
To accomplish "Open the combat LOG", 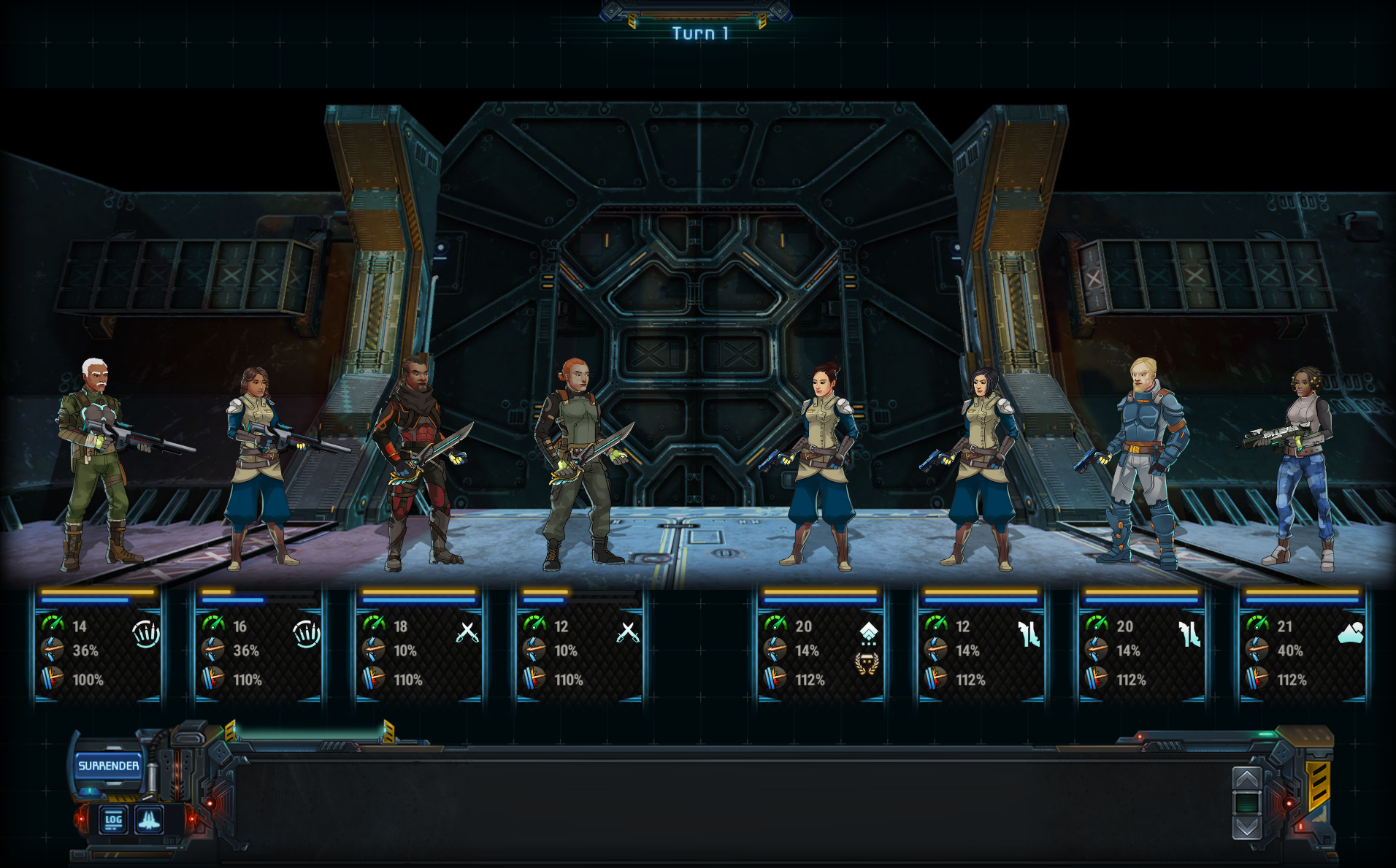I will coord(113,820).
